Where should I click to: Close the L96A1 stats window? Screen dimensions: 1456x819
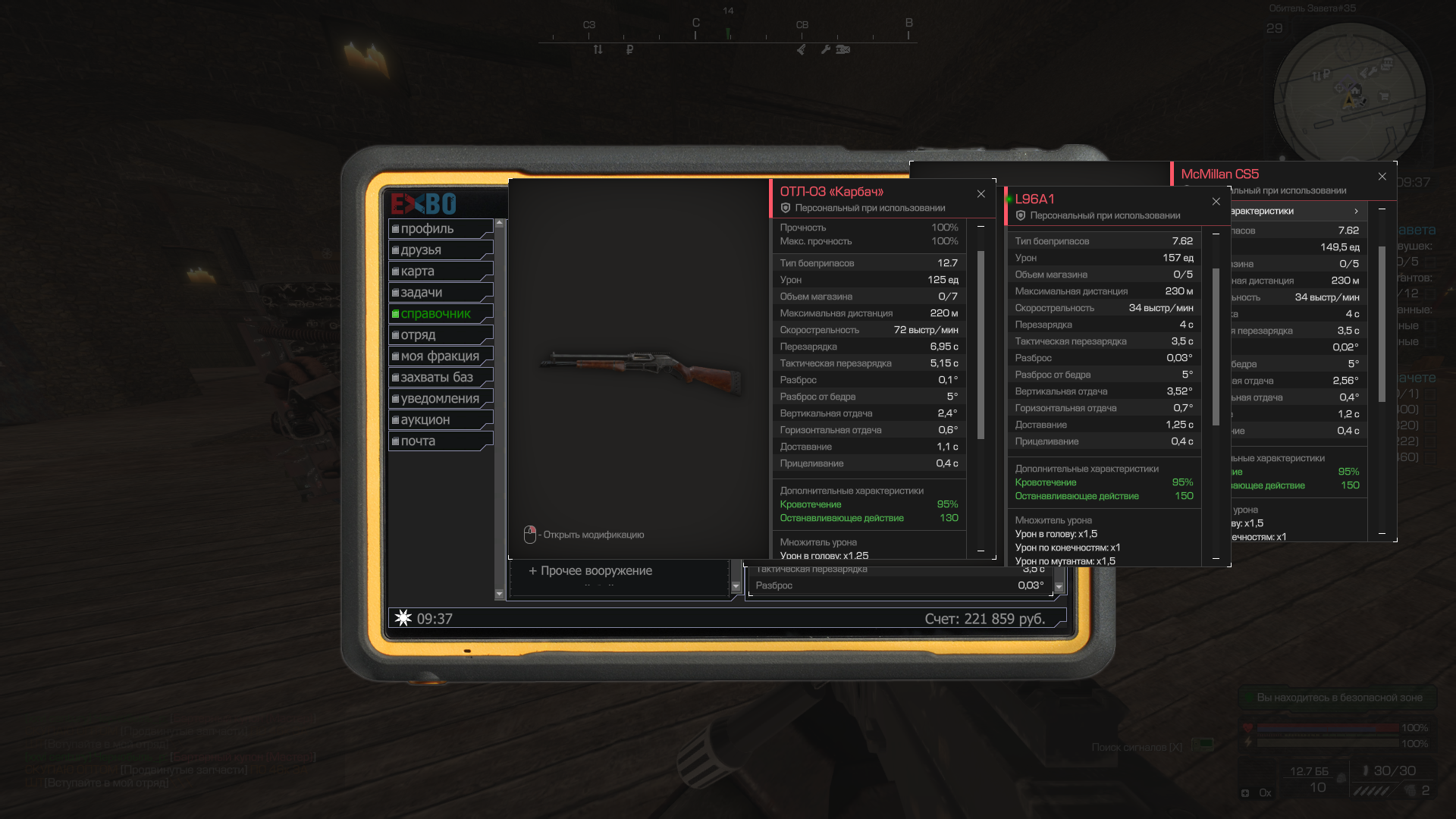coord(1216,202)
